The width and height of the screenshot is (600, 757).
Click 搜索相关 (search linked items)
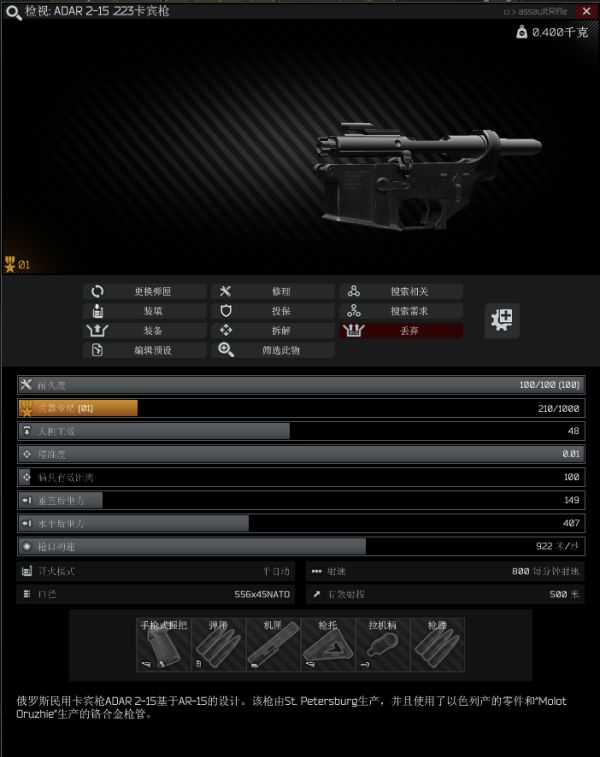tap(401, 292)
